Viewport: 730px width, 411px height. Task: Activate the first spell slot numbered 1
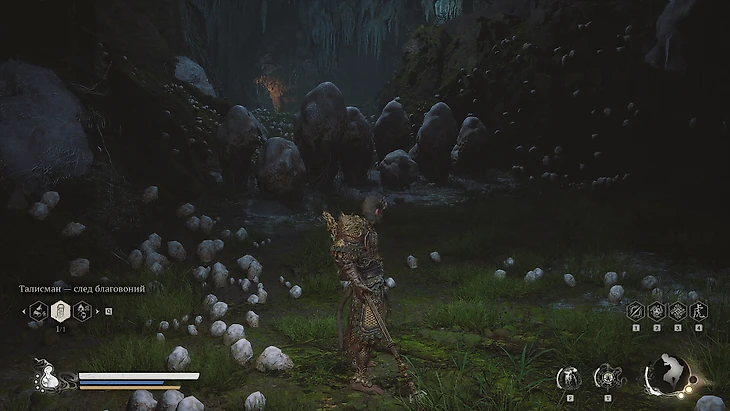635,311
